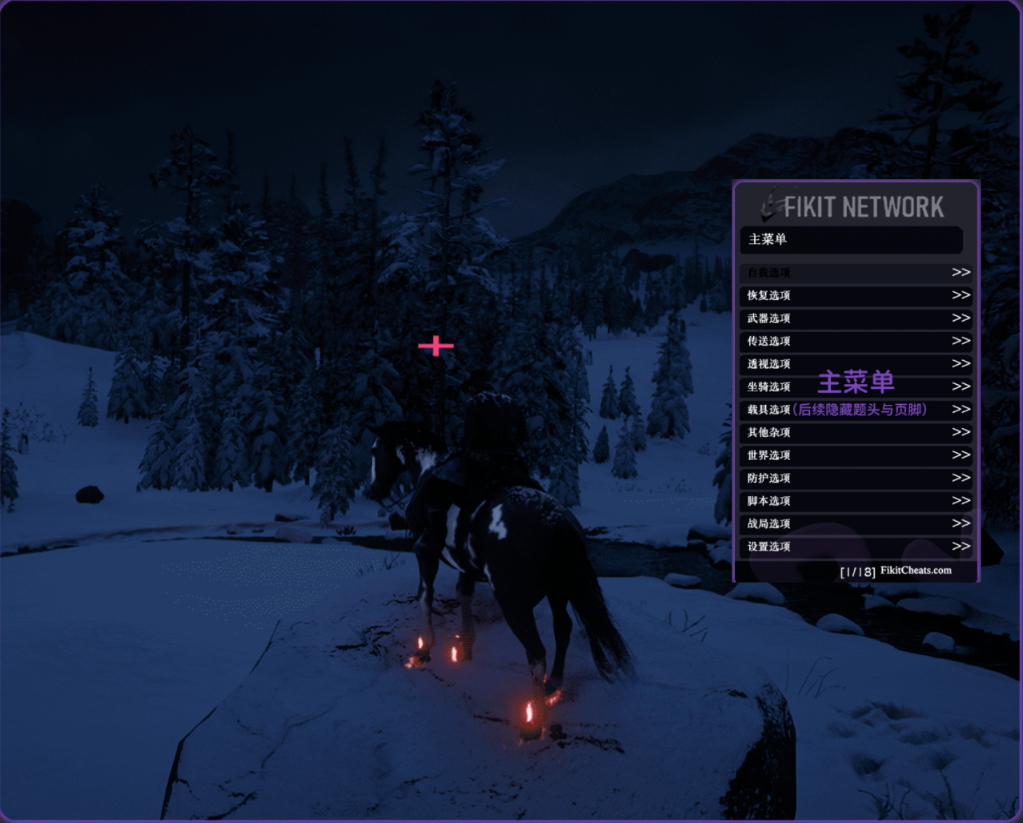Open 透视选项 (ESP Options)

[856, 364]
